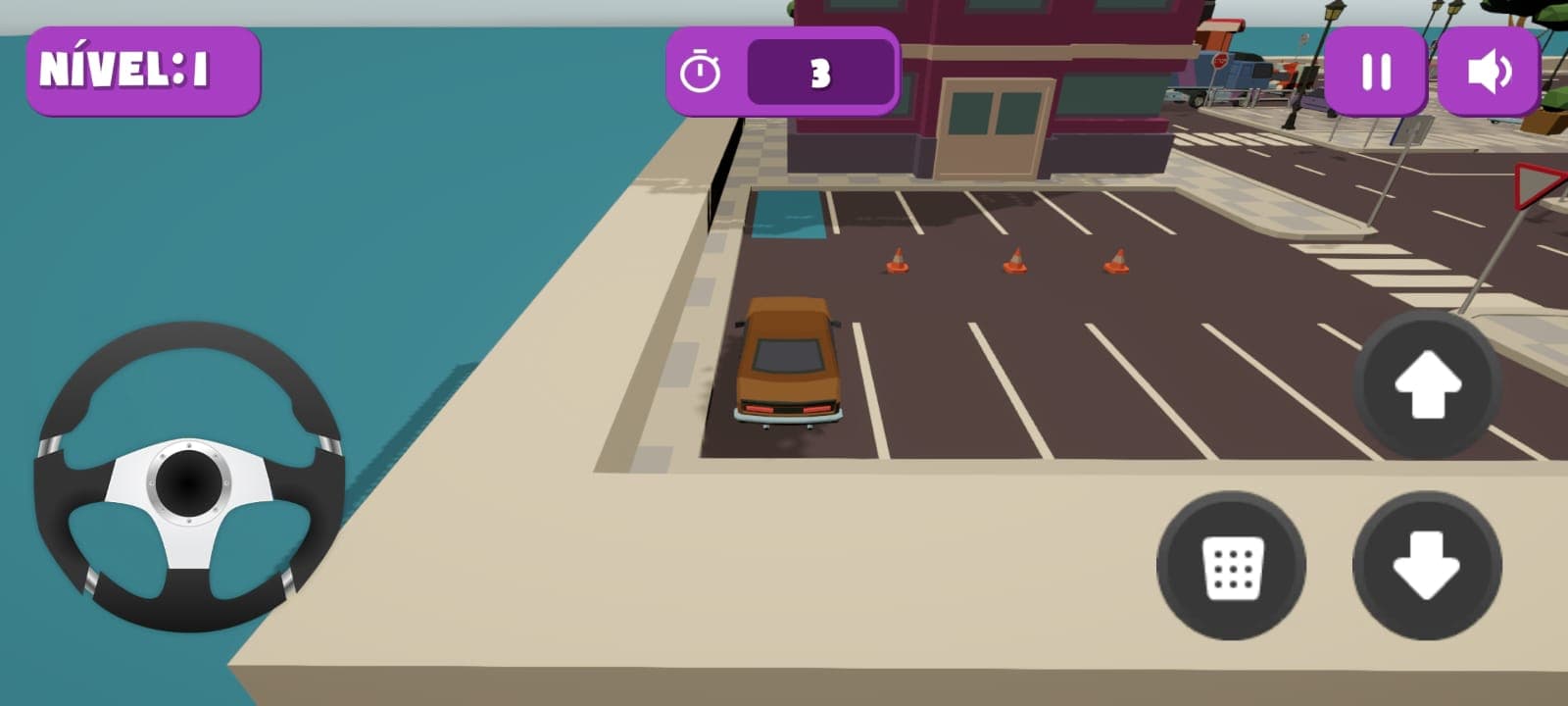Tap the timer display showing 3
This screenshot has width=1568, height=706.
pos(819,71)
